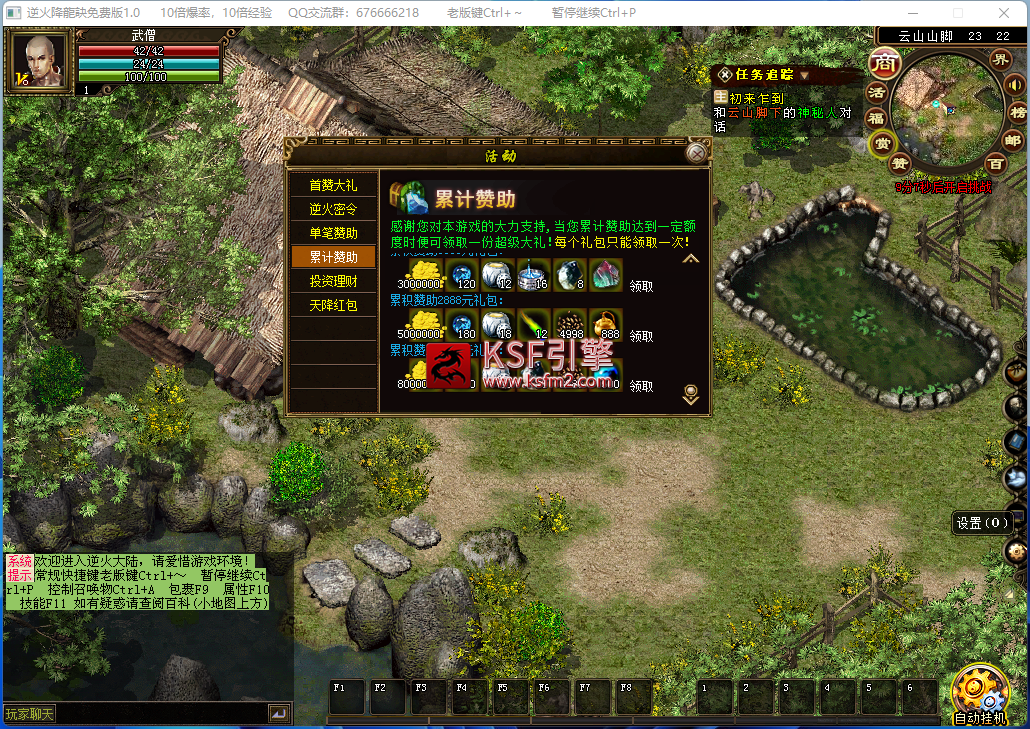Open the 天降红包 tab
The image size is (1030, 729).
point(333,305)
